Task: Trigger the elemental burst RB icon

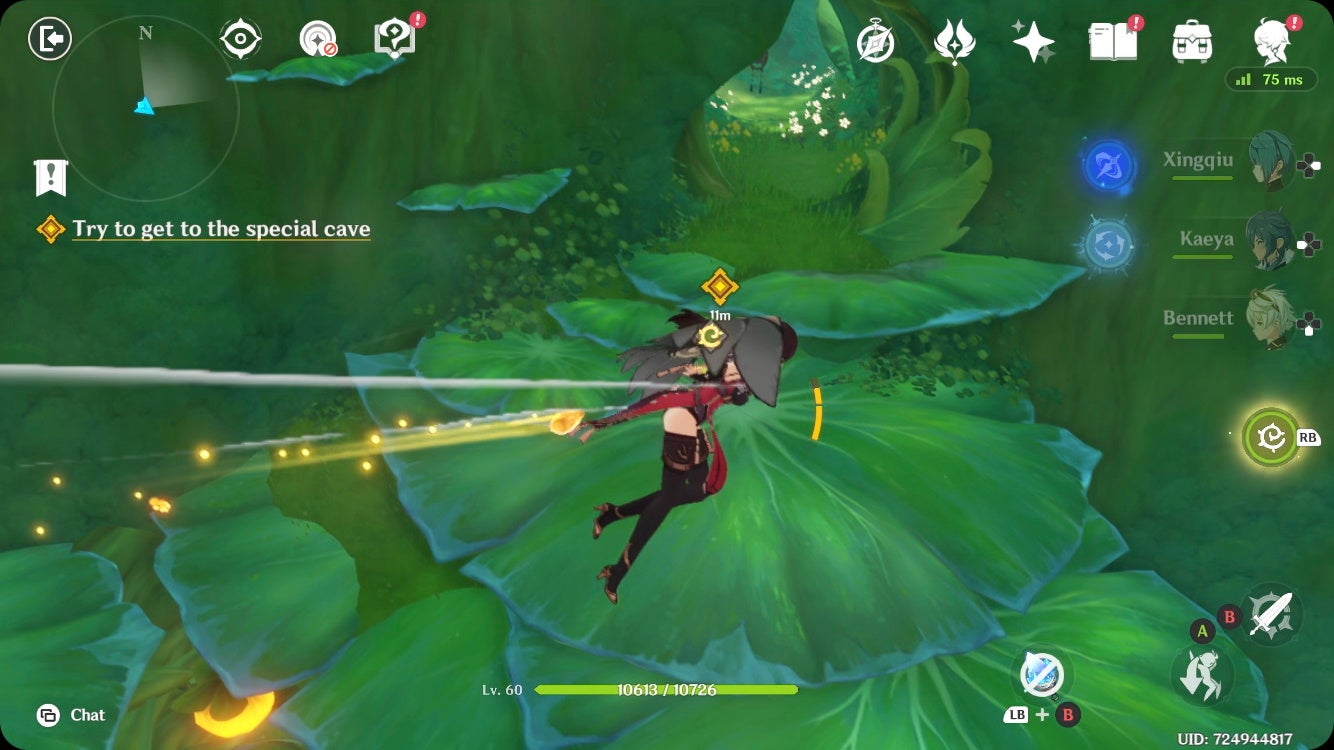Action: tap(1270, 438)
